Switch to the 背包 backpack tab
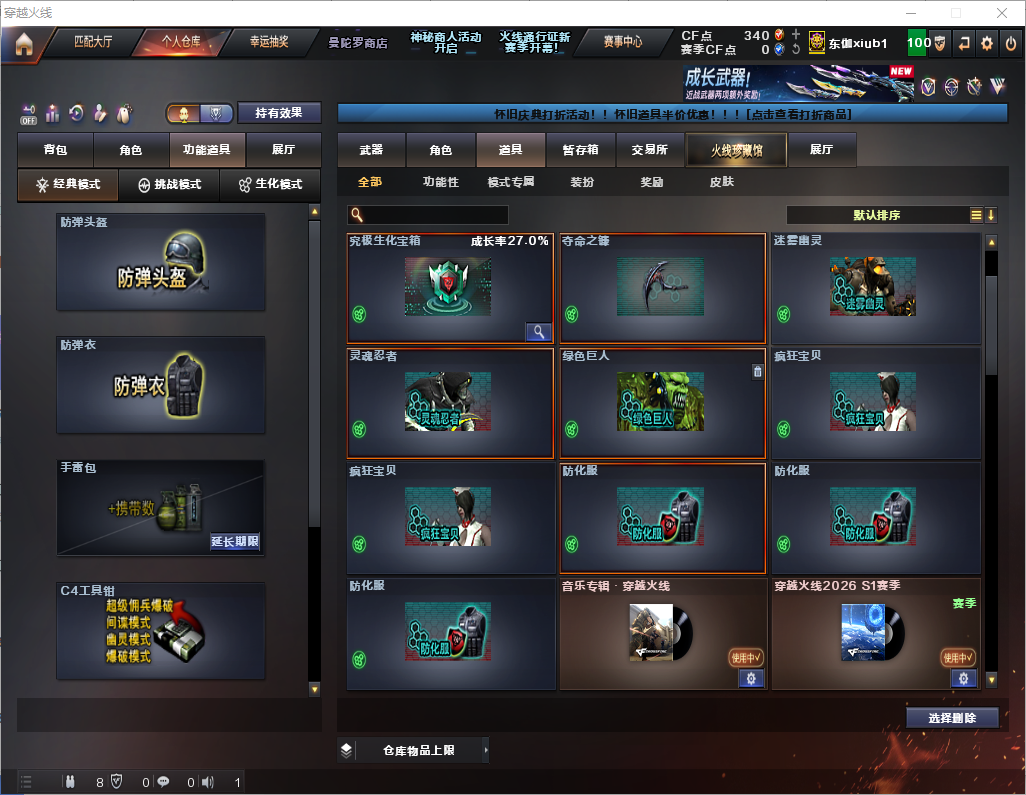Screen dimensions: 1026x795 pyautogui.click(x=55, y=150)
